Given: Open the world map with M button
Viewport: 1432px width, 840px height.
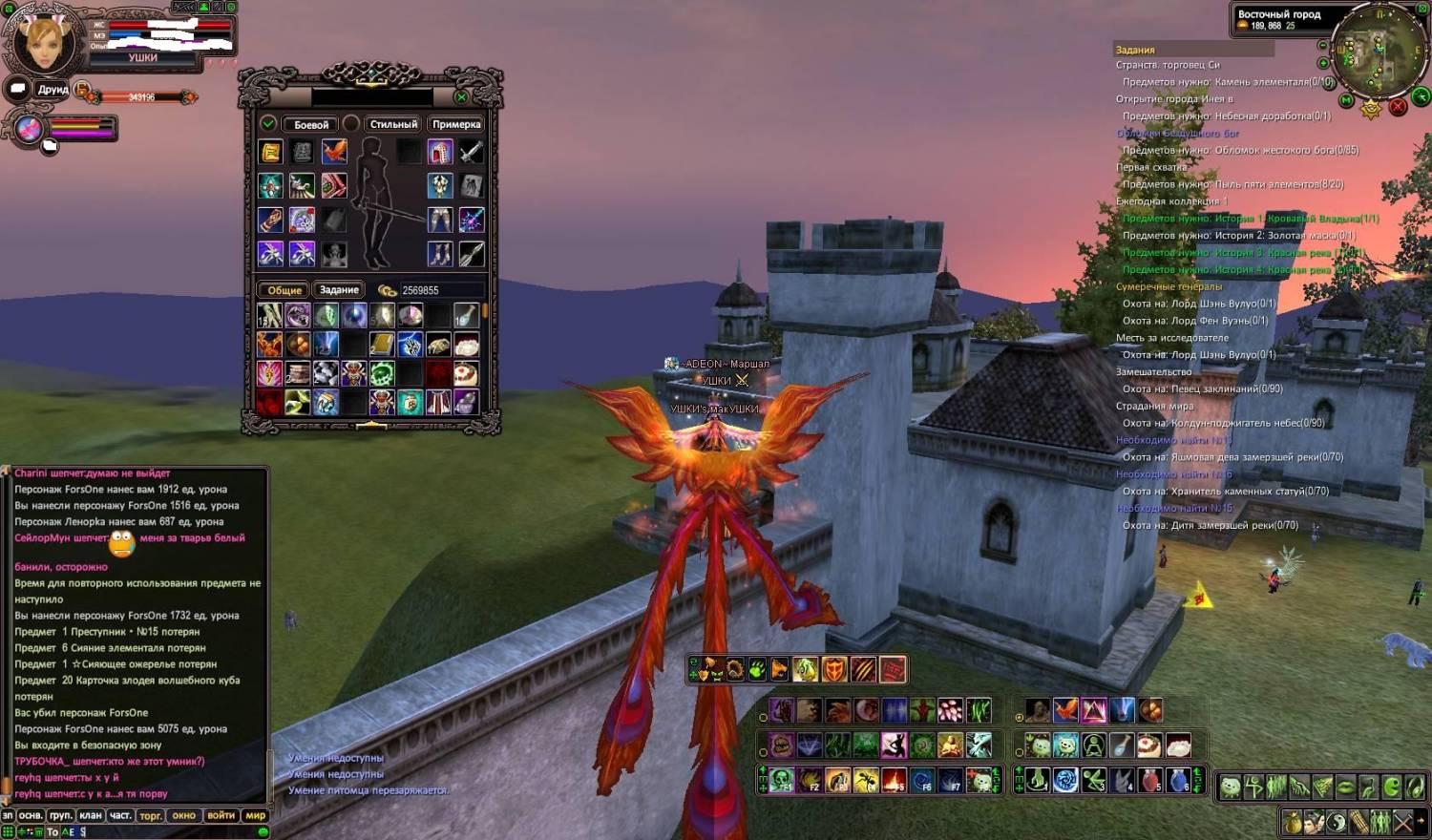Looking at the screenshot, I should (1346, 99).
